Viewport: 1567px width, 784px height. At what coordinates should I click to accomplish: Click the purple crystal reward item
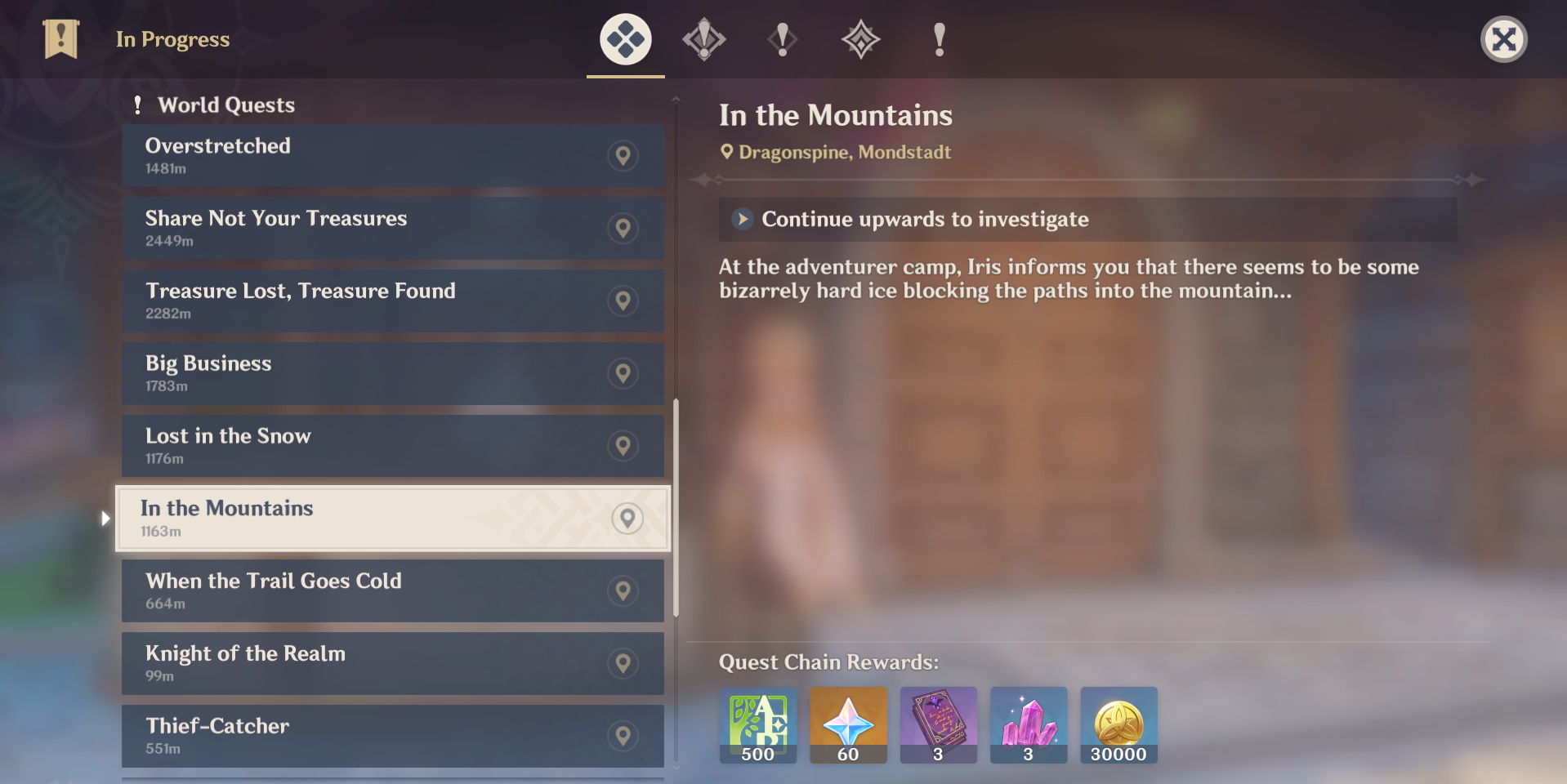click(x=1029, y=725)
